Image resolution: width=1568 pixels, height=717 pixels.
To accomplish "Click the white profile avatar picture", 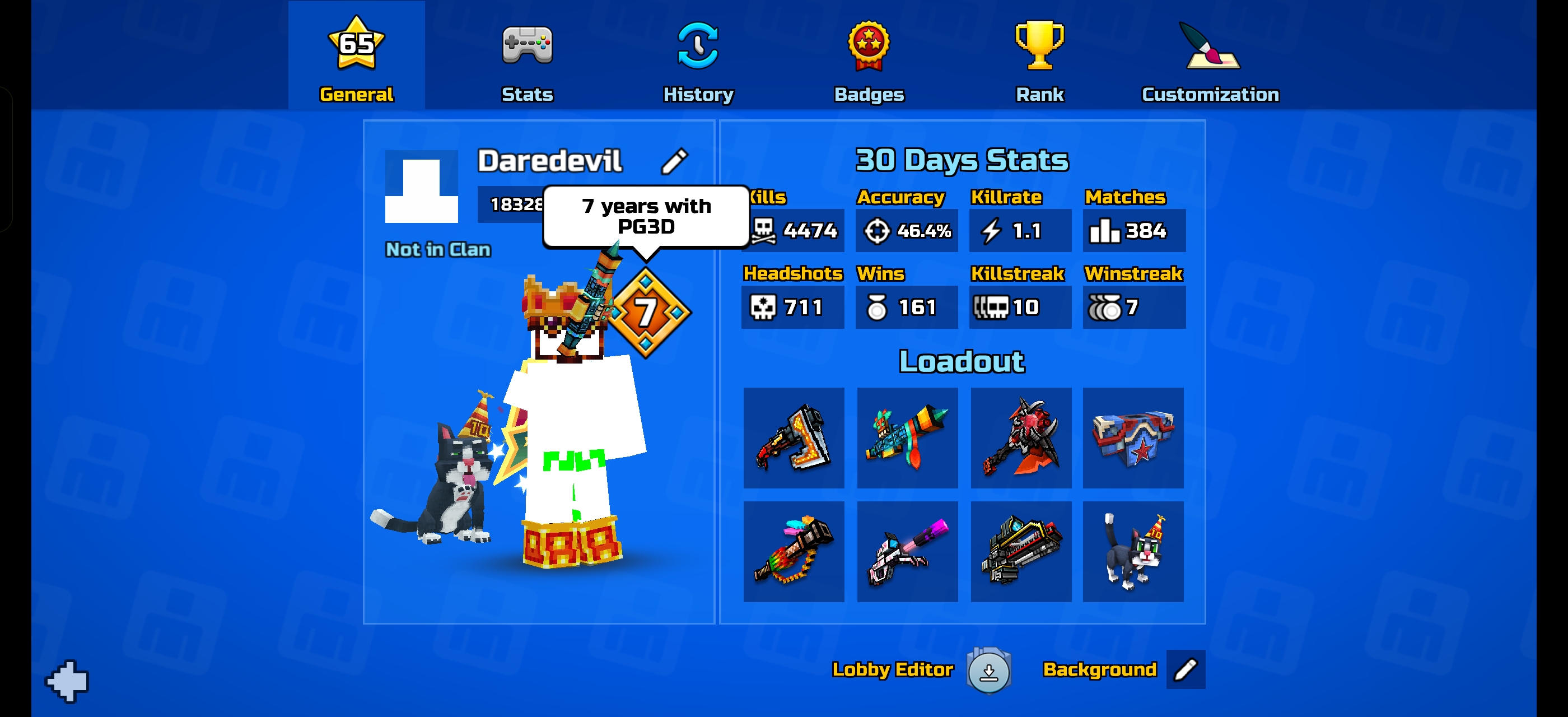I will coord(421,187).
